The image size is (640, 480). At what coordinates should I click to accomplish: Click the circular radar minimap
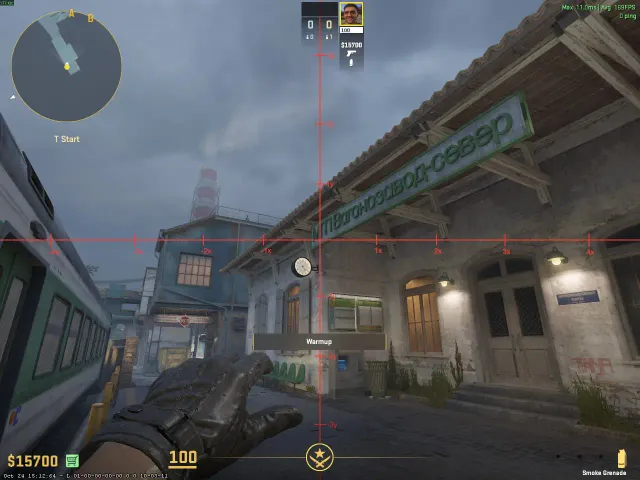(x=66, y=67)
